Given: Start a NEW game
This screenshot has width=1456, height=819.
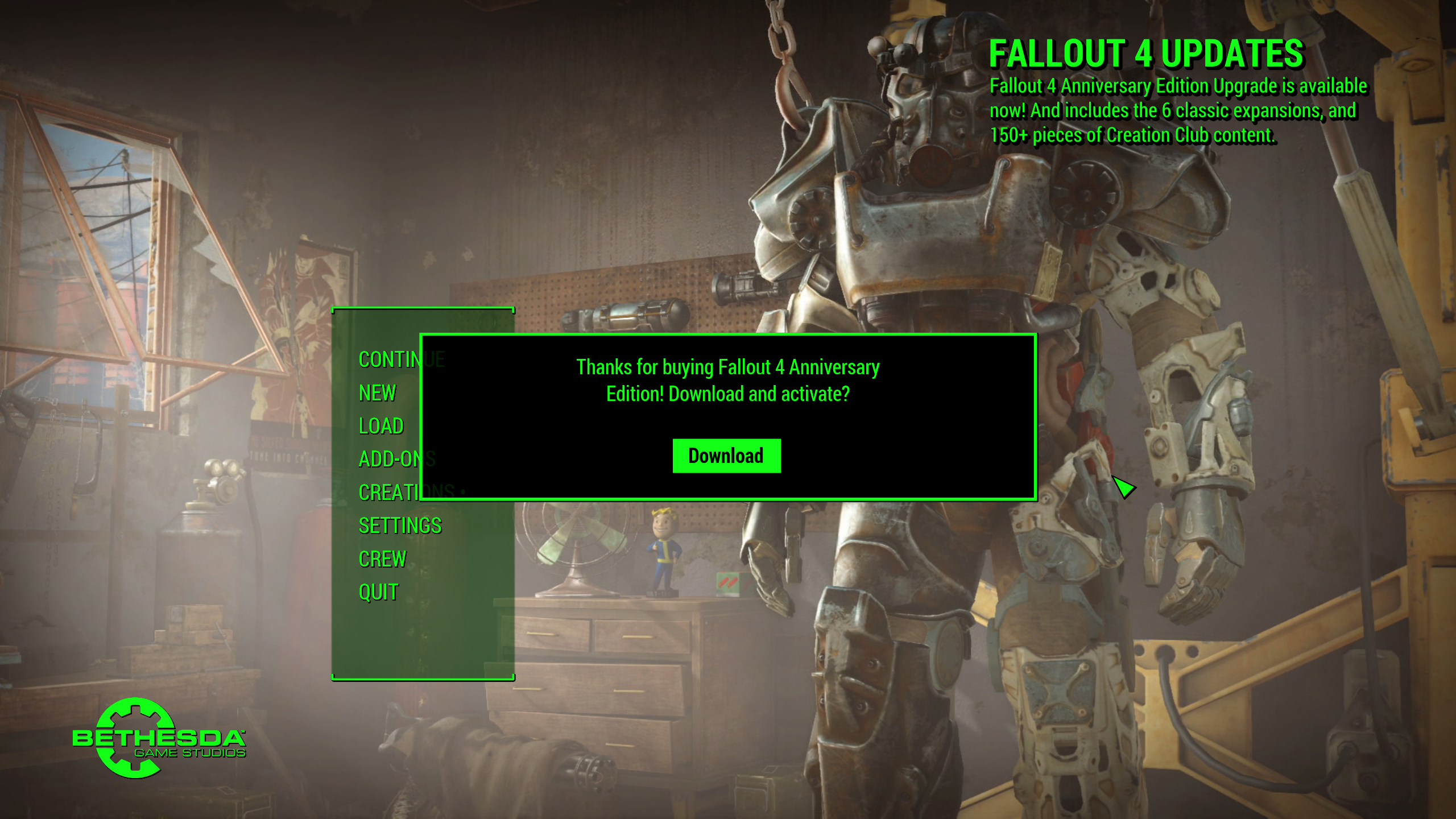Looking at the screenshot, I should pos(377,393).
